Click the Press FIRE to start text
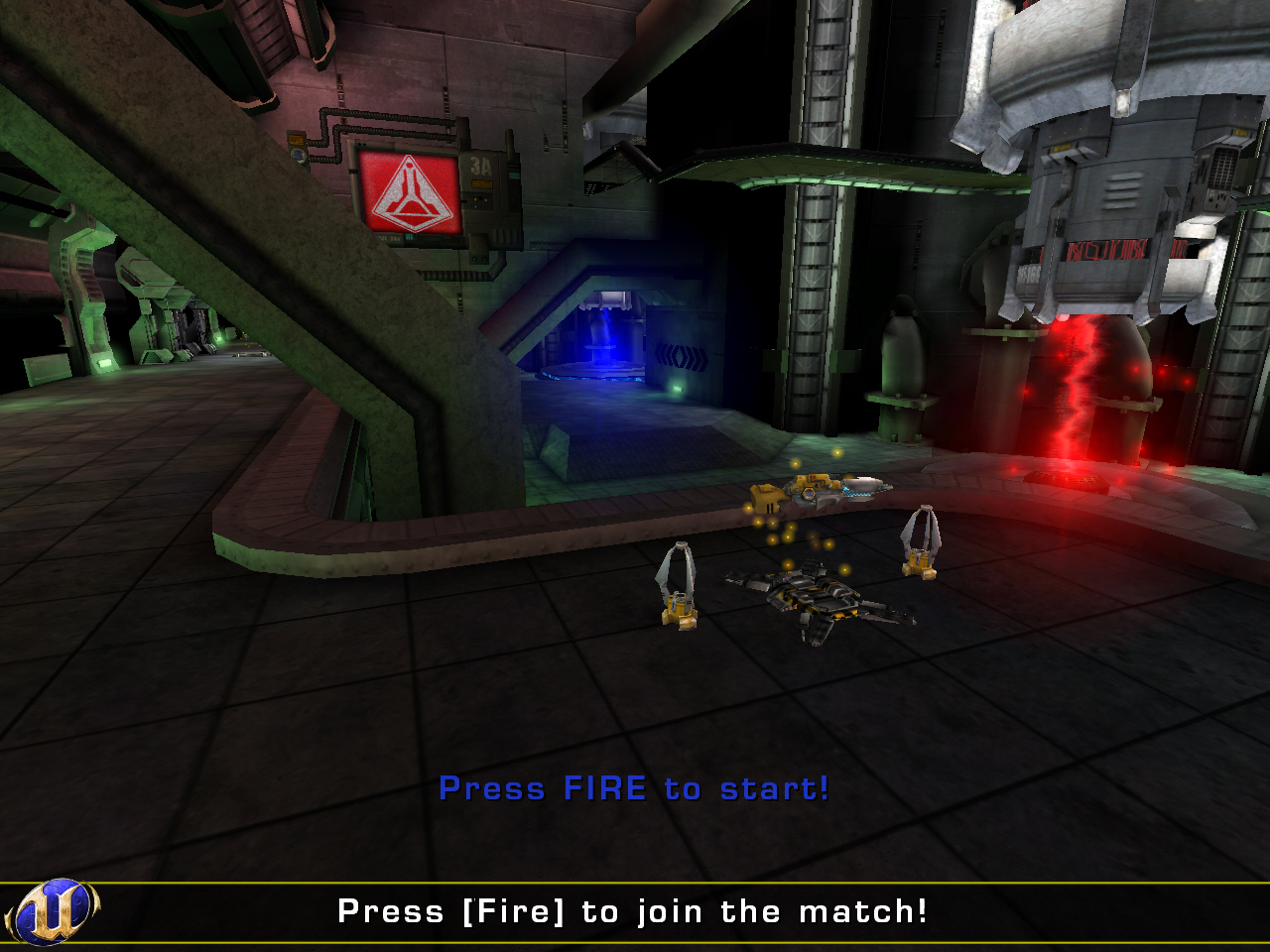The height and width of the screenshot is (952, 1270). [635, 788]
